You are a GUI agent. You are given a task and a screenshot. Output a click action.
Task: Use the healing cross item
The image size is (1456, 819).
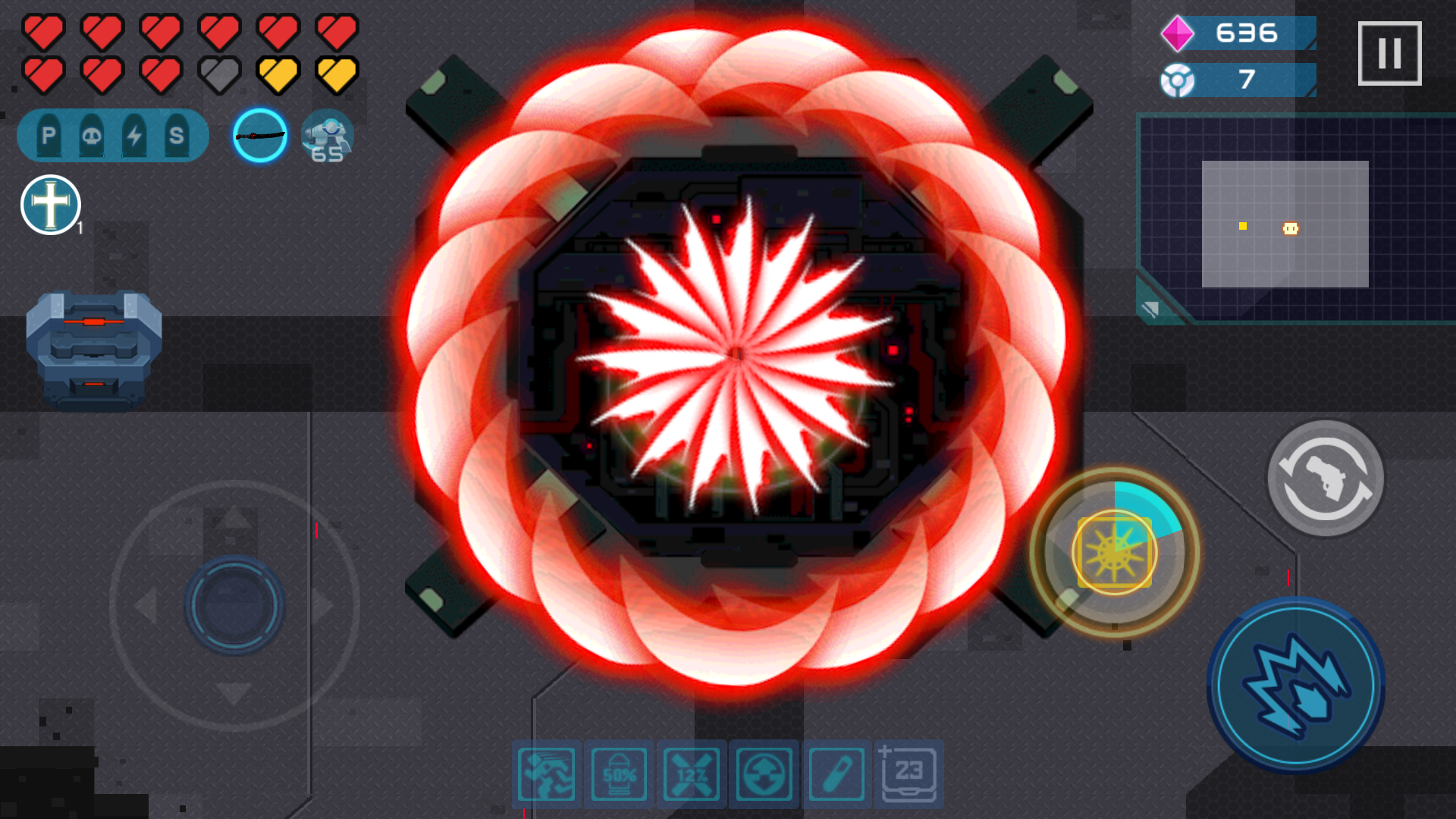[x=50, y=203]
